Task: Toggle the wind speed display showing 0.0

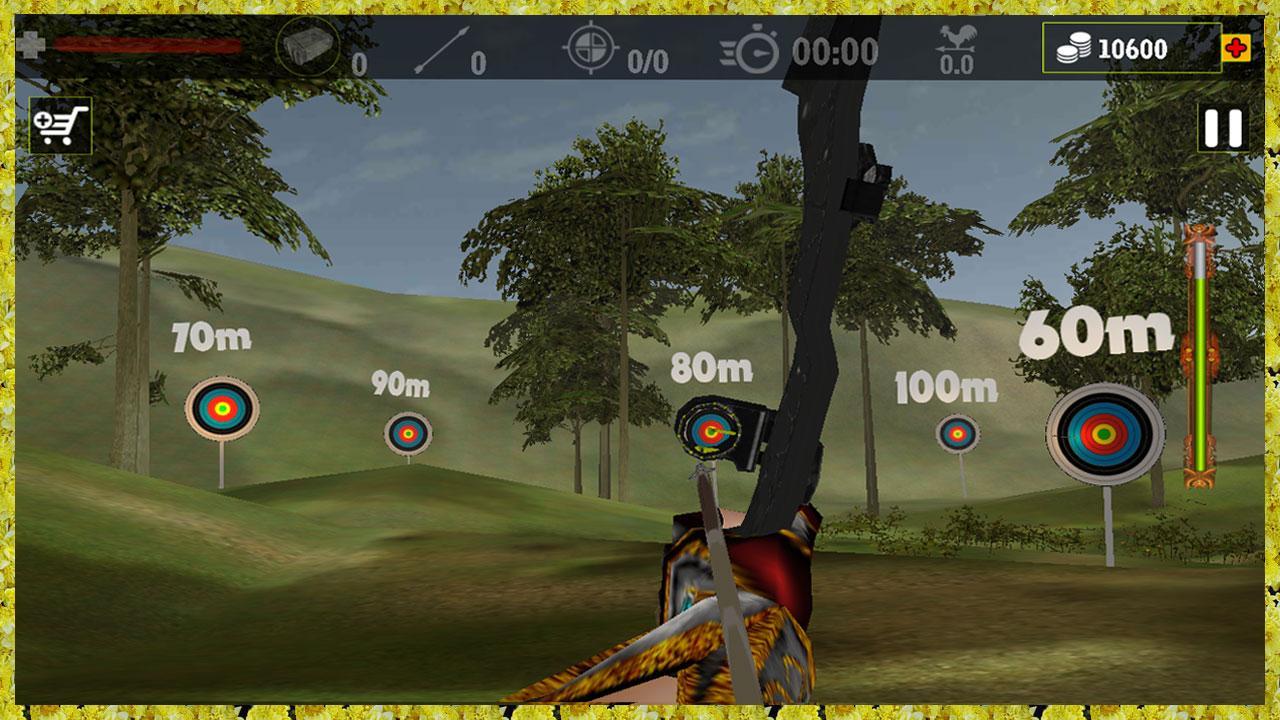Action: (959, 62)
